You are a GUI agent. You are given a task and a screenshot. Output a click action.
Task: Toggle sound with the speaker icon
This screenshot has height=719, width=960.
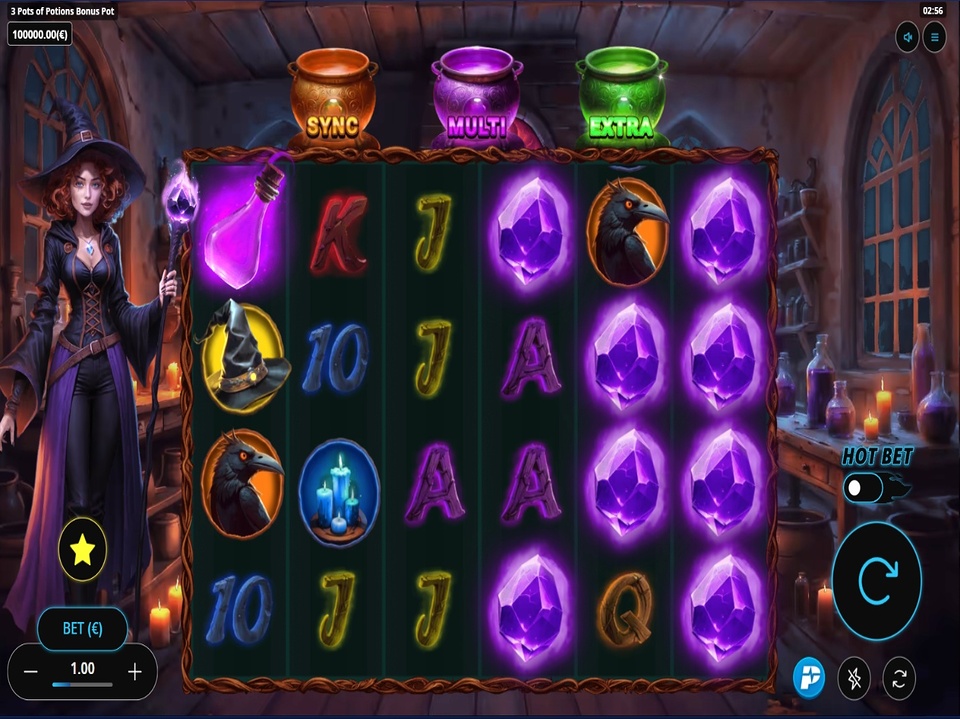(x=908, y=38)
